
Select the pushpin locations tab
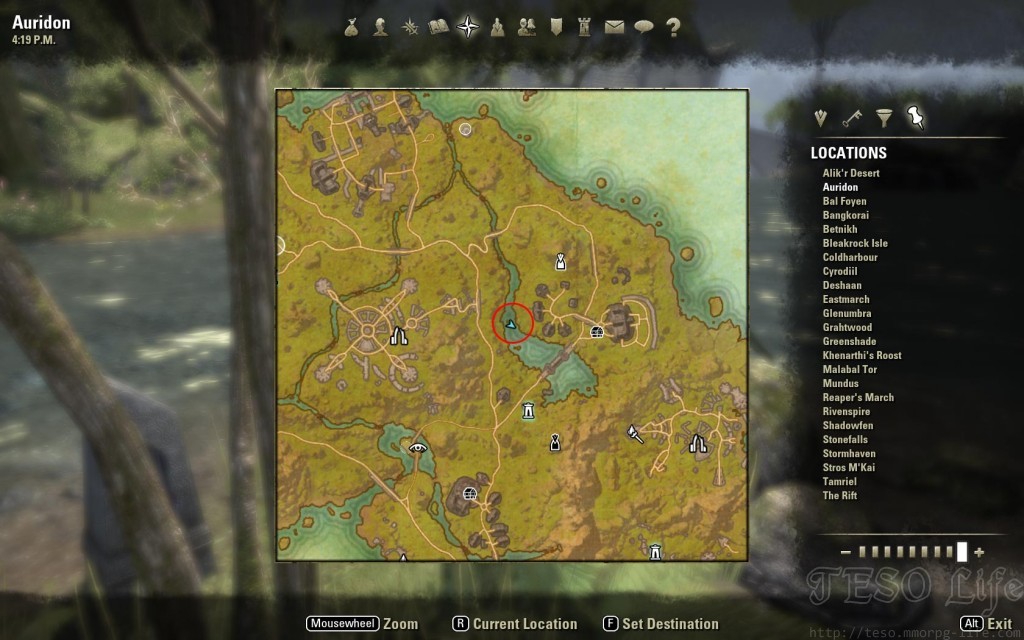pyautogui.click(x=915, y=119)
